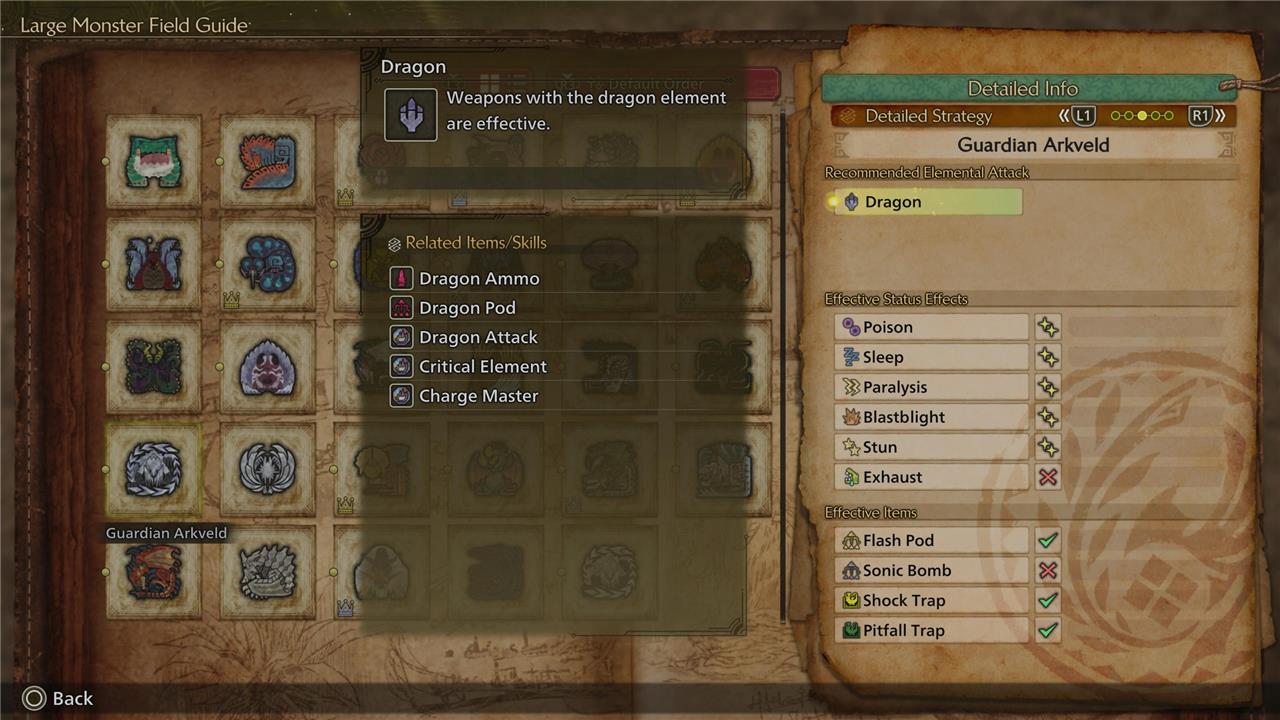The height and width of the screenshot is (720, 1280).
Task: Select the Guardian Arkveld monster tile
Action: [x=153, y=469]
